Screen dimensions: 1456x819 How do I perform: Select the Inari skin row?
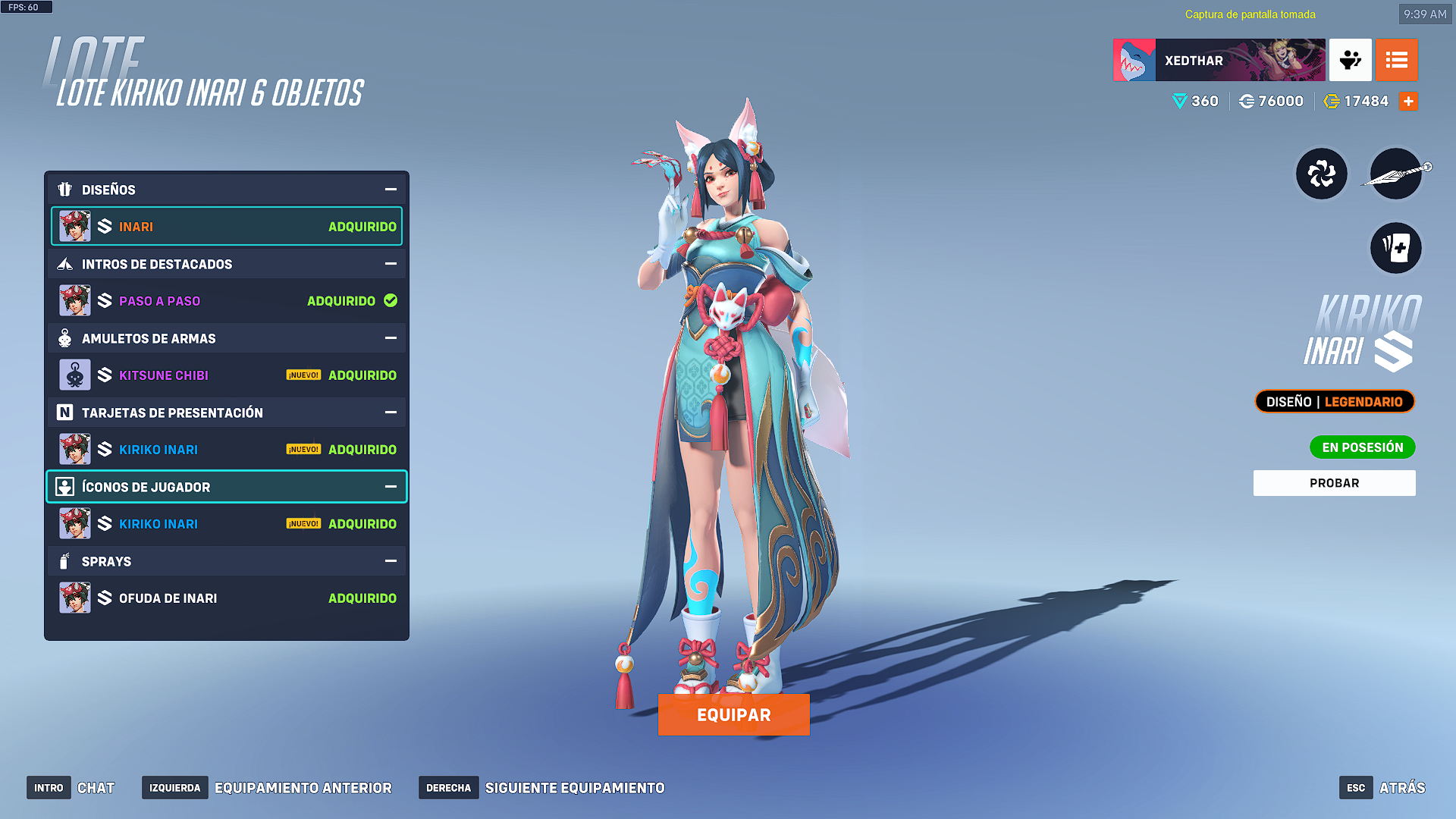click(x=227, y=227)
